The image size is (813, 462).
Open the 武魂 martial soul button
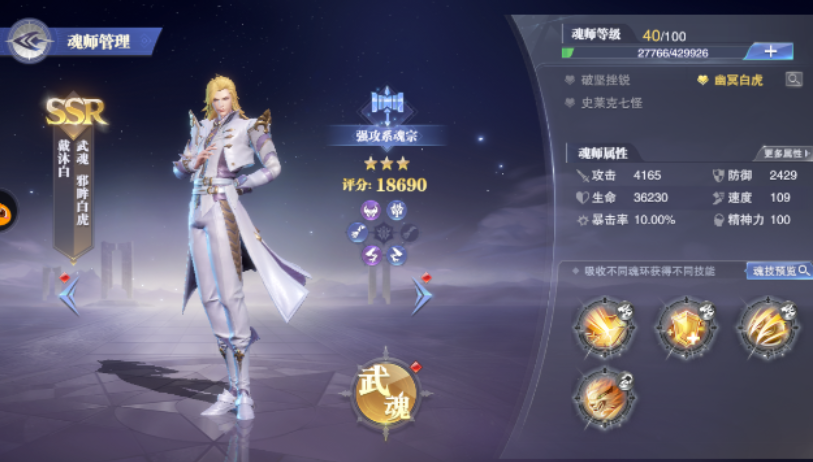(x=385, y=391)
